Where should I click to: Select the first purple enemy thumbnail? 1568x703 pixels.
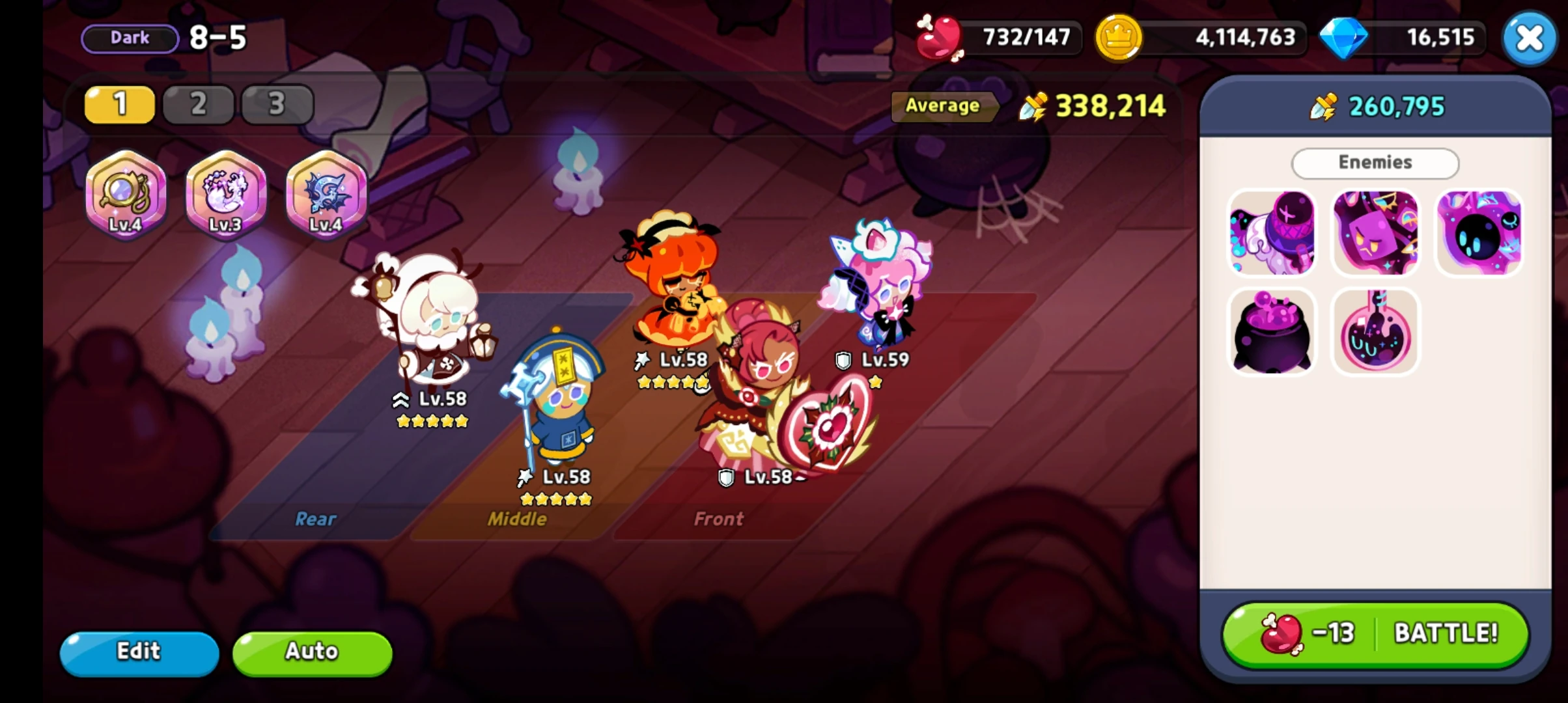pos(1272,232)
